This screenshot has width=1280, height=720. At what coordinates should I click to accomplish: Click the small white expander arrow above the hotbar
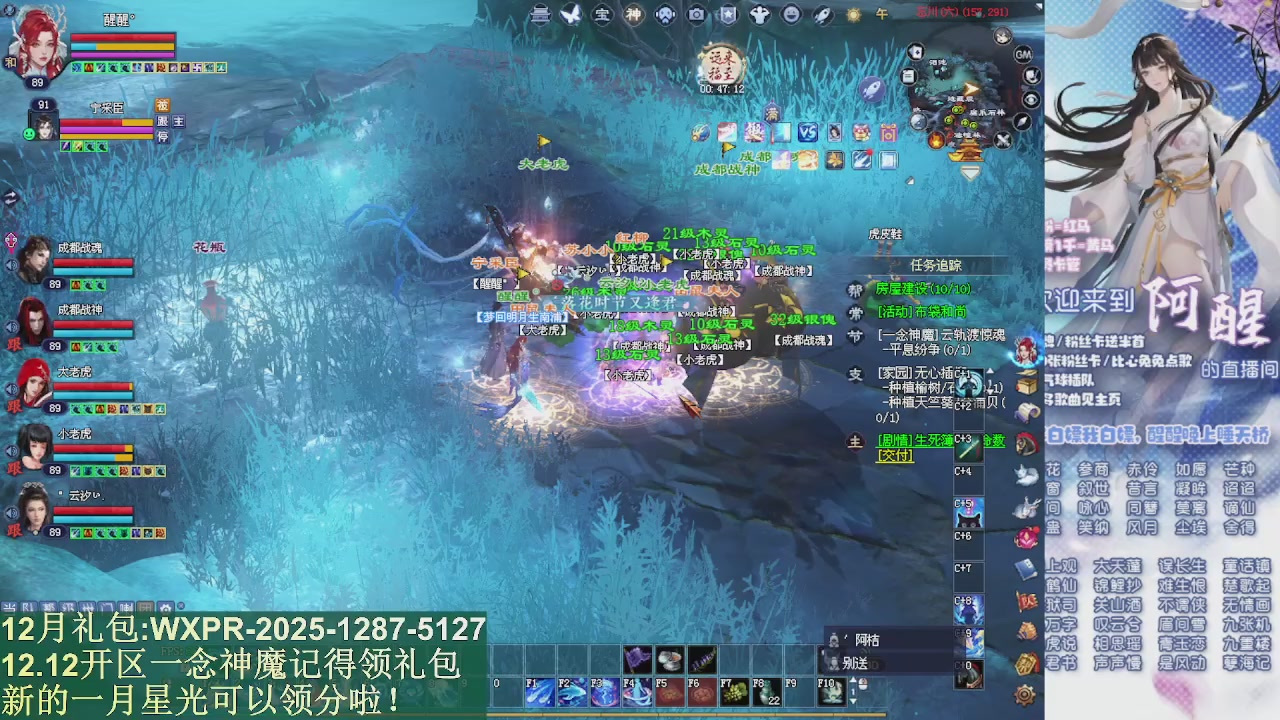[853, 680]
